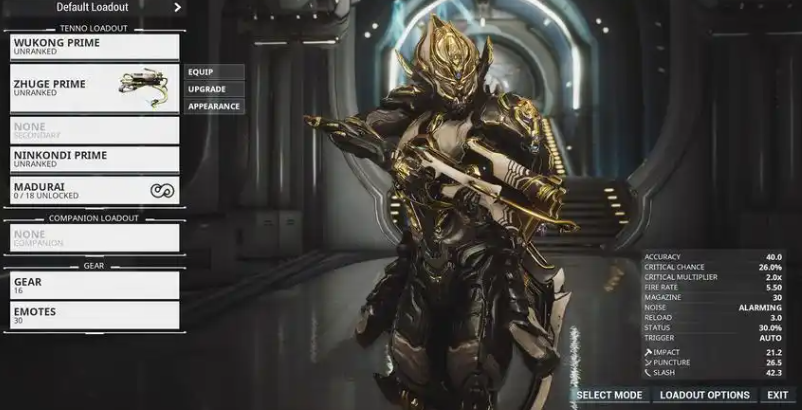
Task: Open the Upgrade option
Action: tap(214, 89)
